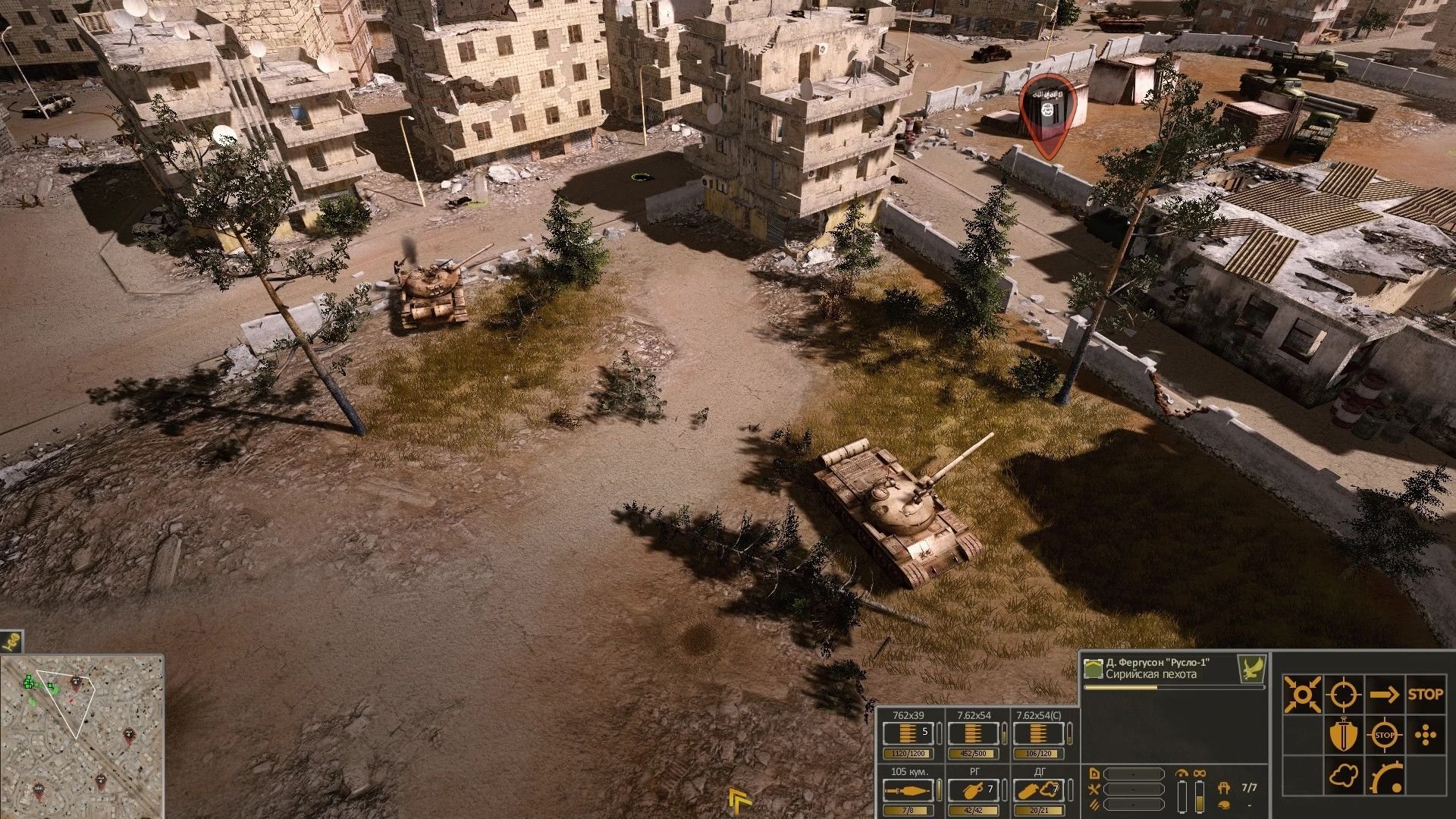This screenshot has height=819, width=1456.
Task: Choose the ДГ smoke grenade slot
Action: [x=1039, y=791]
